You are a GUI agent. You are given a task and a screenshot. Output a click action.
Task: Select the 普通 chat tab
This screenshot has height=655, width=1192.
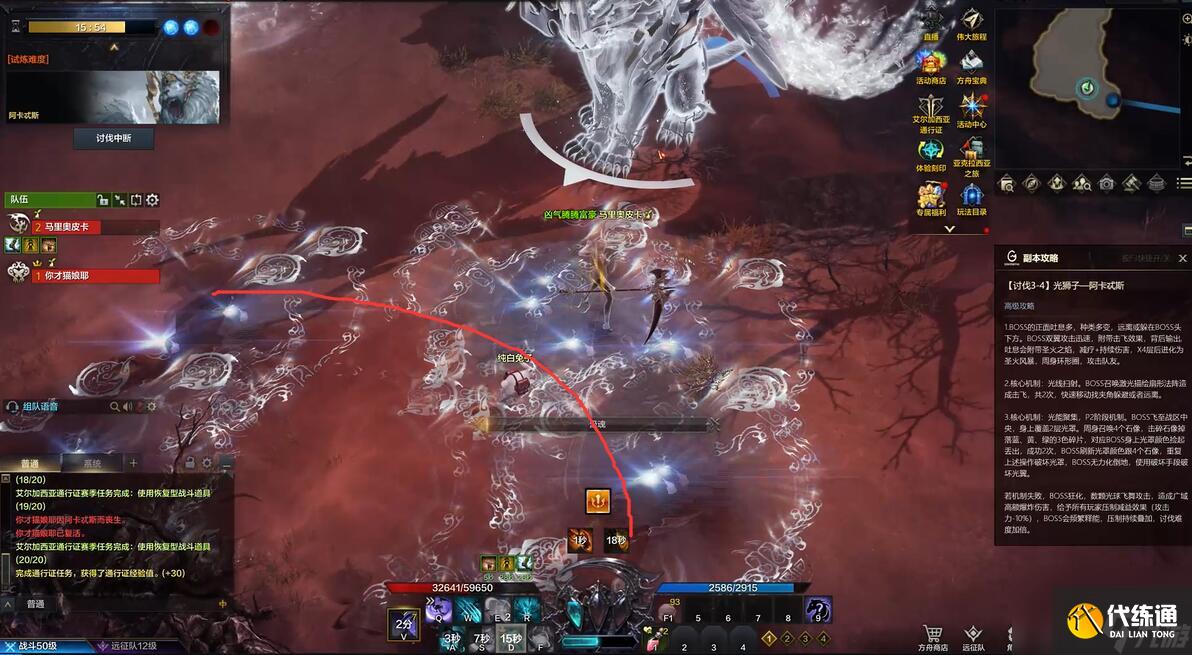(30, 464)
